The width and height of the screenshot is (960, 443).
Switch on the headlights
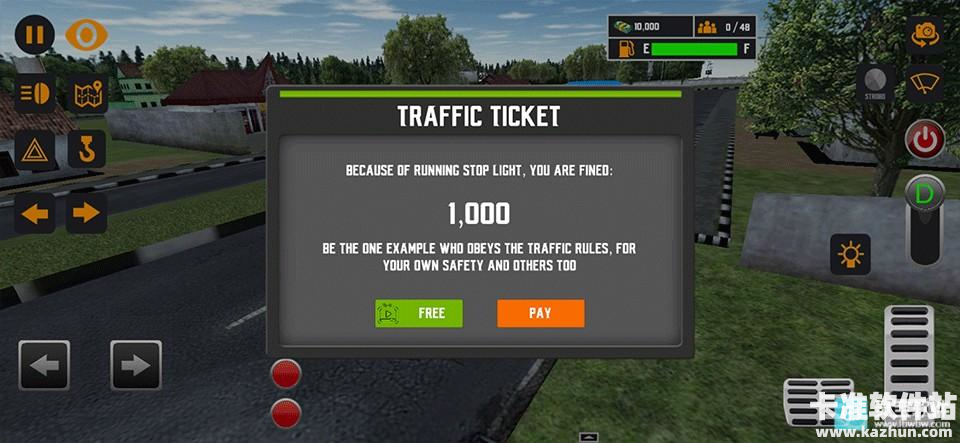[x=35, y=95]
